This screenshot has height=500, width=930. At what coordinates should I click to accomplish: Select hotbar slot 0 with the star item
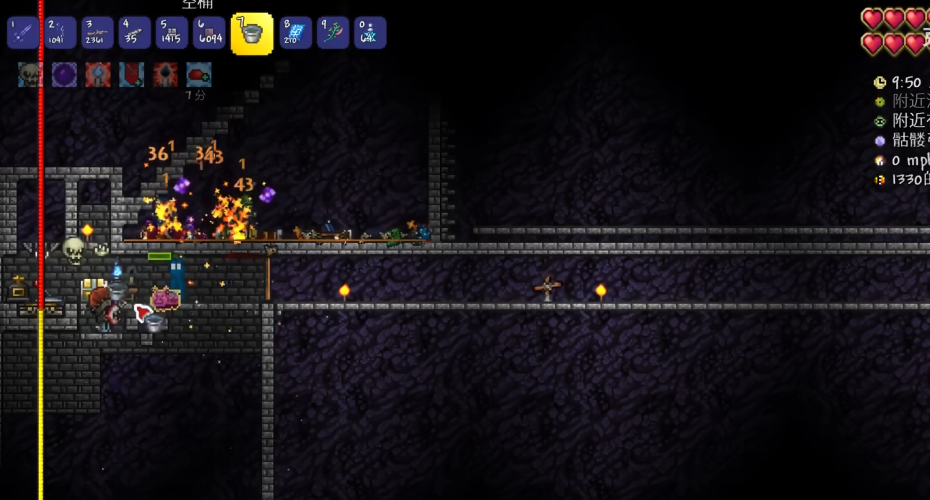coord(370,33)
